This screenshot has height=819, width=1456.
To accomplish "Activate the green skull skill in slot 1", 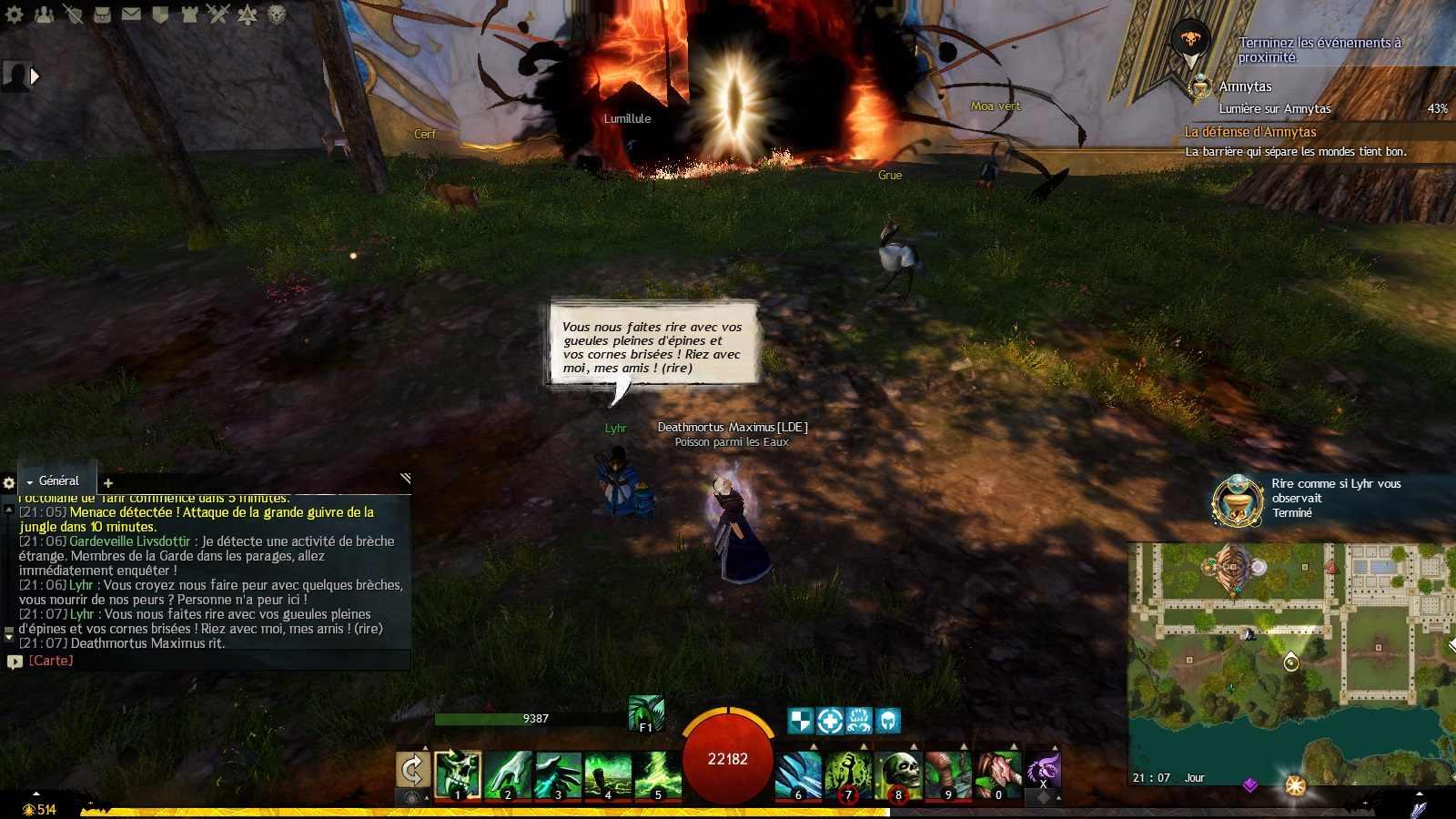I will pos(458,773).
